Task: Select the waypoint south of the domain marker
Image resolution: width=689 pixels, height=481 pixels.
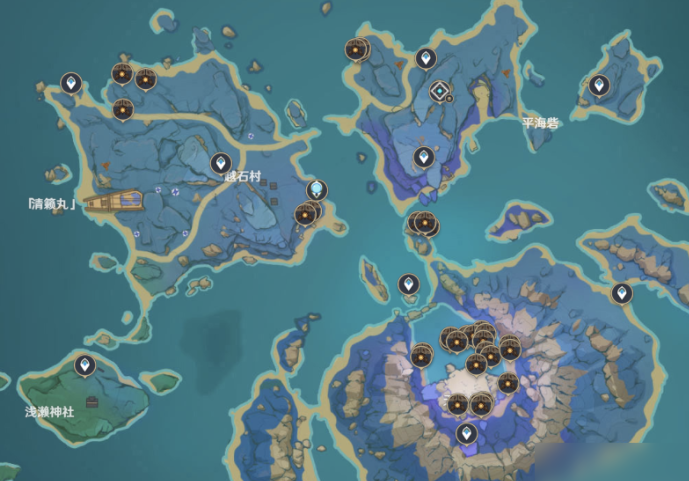Action: [x=424, y=157]
